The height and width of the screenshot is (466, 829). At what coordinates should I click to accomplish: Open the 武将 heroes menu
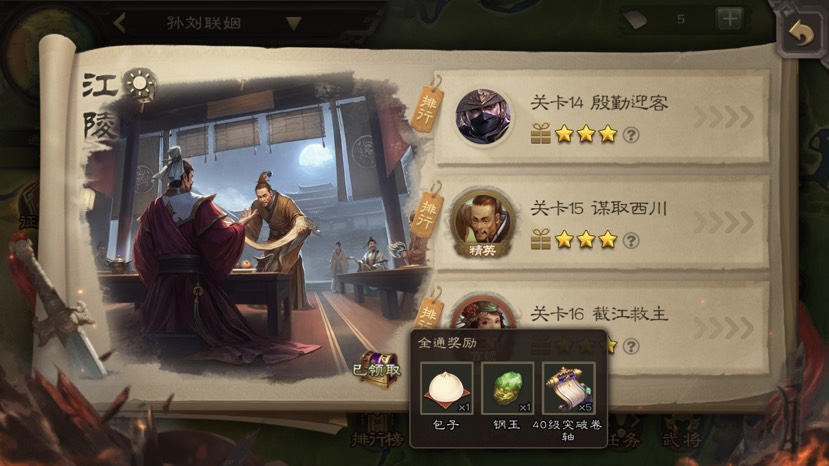click(x=680, y=438)
